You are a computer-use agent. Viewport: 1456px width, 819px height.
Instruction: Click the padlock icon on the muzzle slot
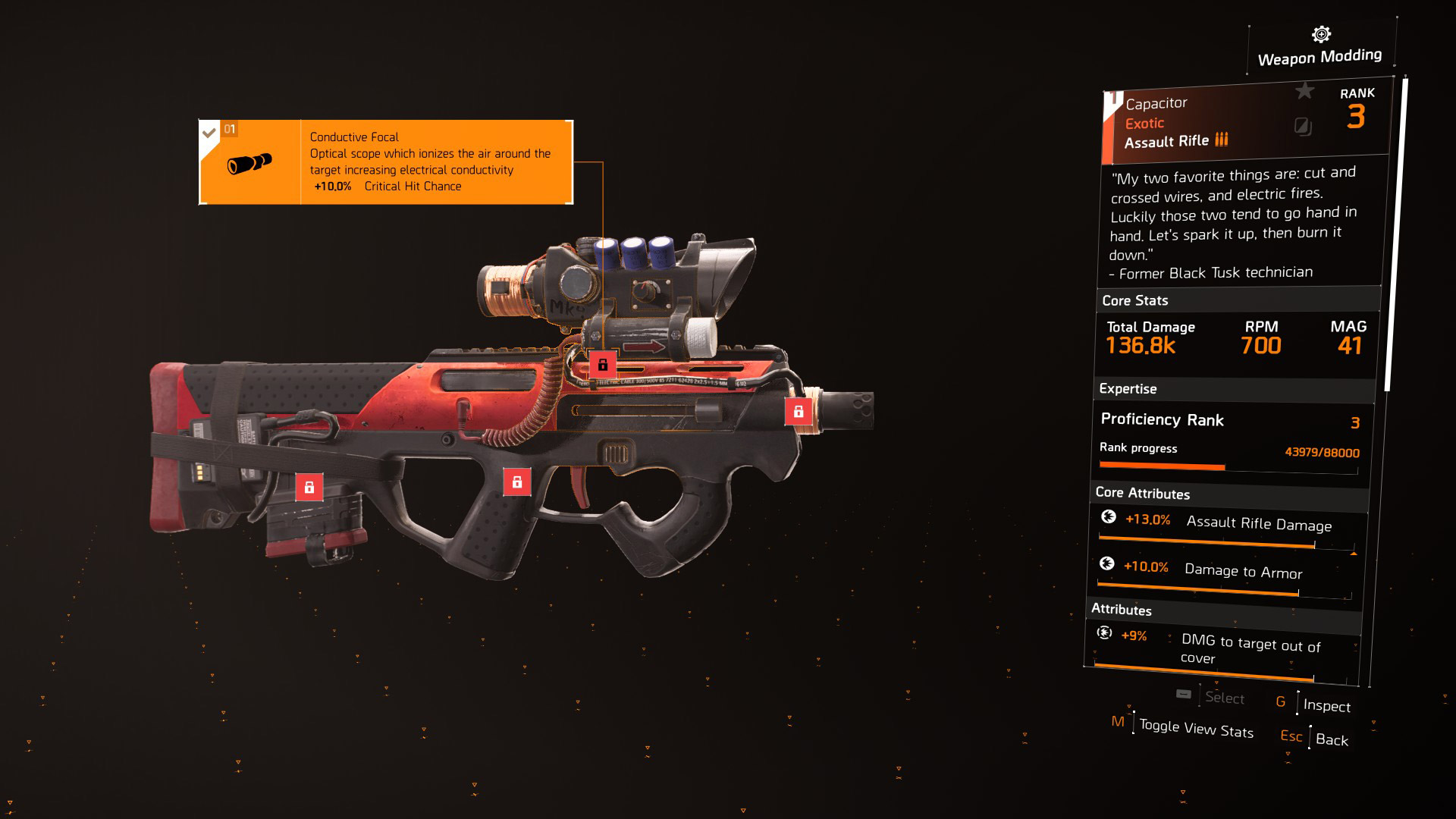(x=798, y=413)
